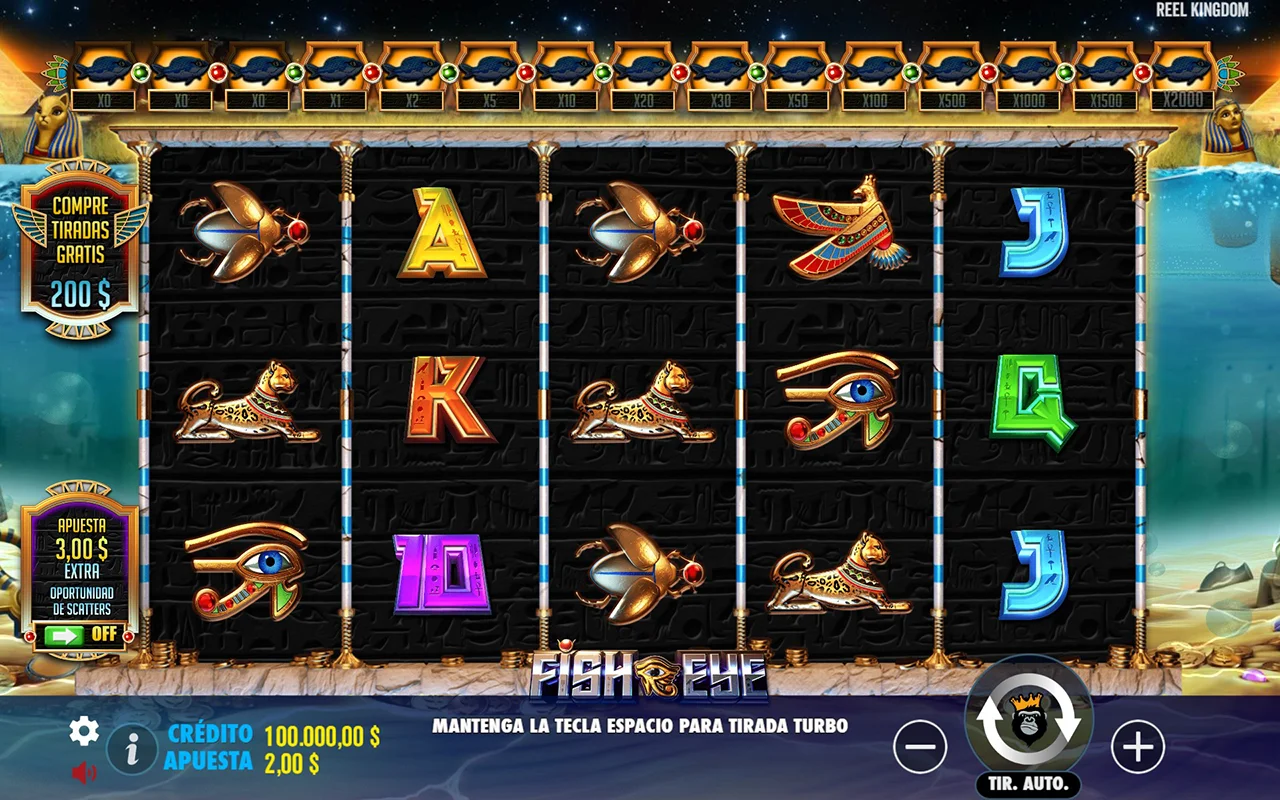Open the TIR. AUTO. autoplay options
This screenshot has width=1280, height=800.
[1029, 783]
